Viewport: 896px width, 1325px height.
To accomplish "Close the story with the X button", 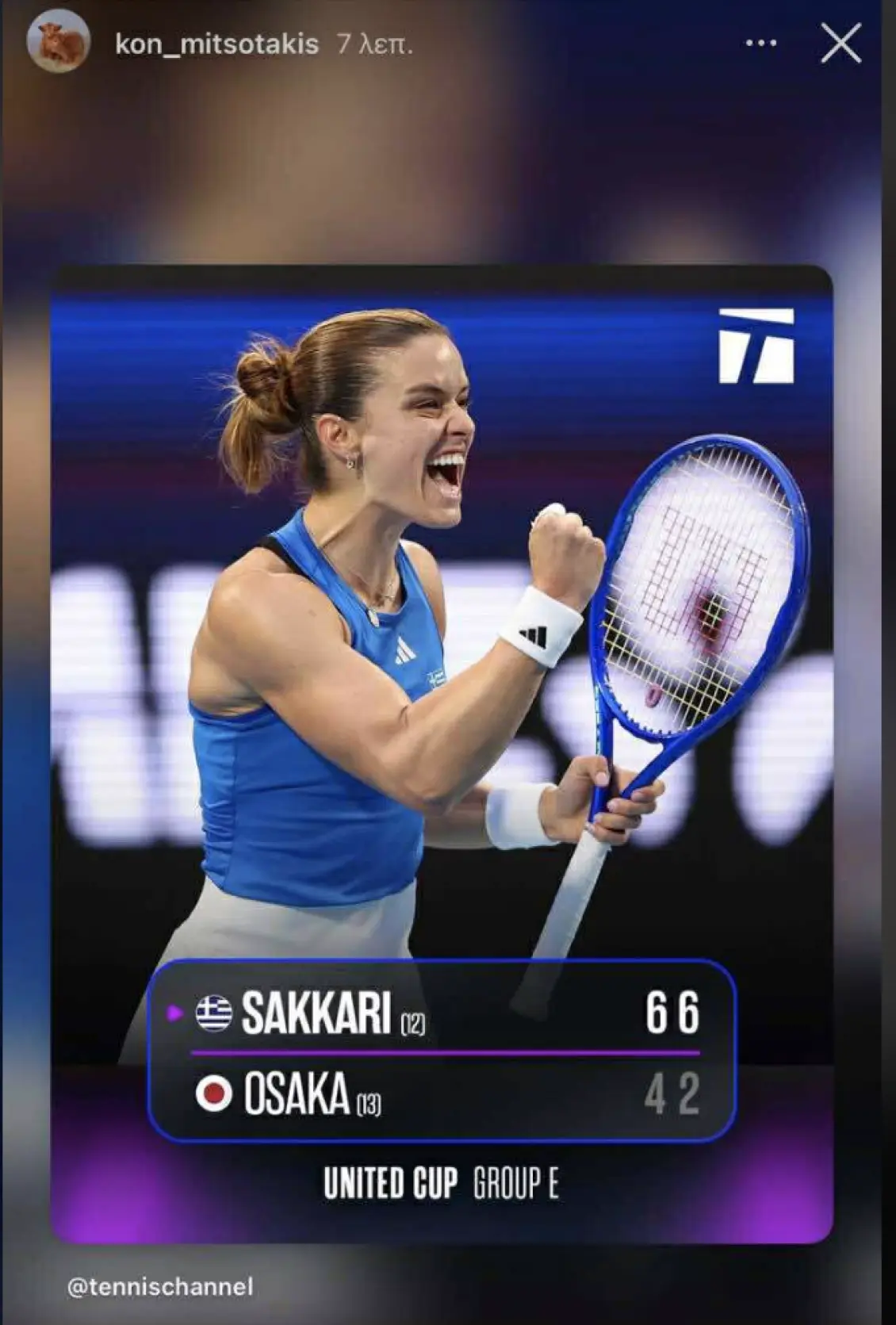I will click(x=840, y=43).
